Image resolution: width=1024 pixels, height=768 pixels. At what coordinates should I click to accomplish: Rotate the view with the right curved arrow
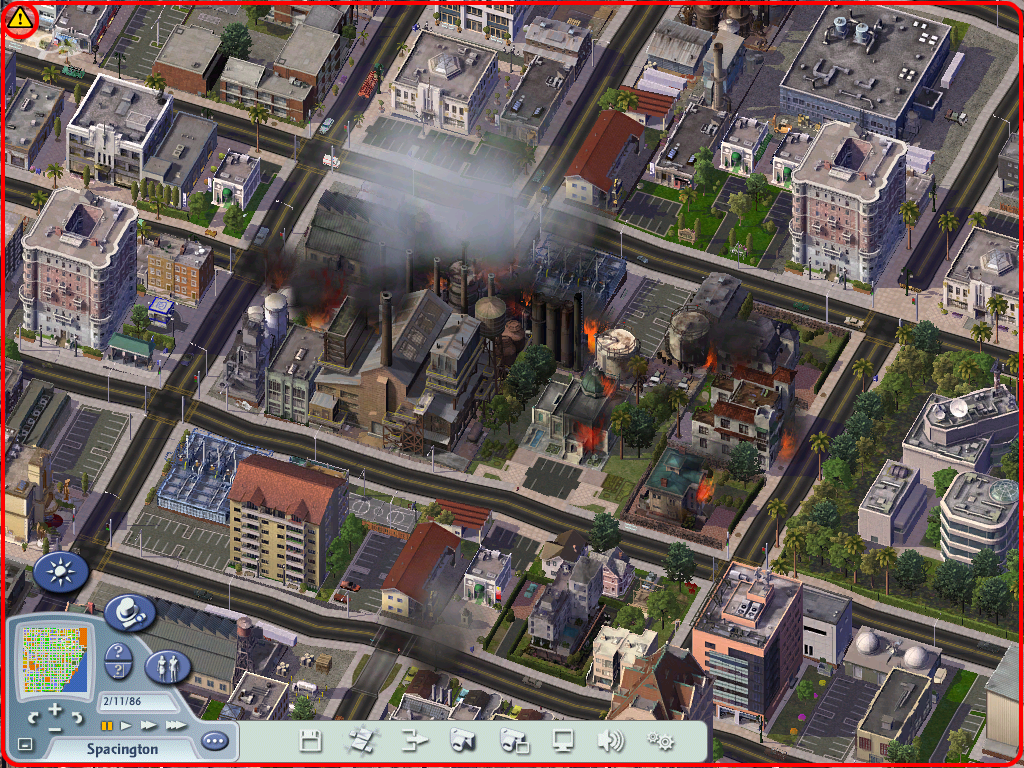point(76,717)
